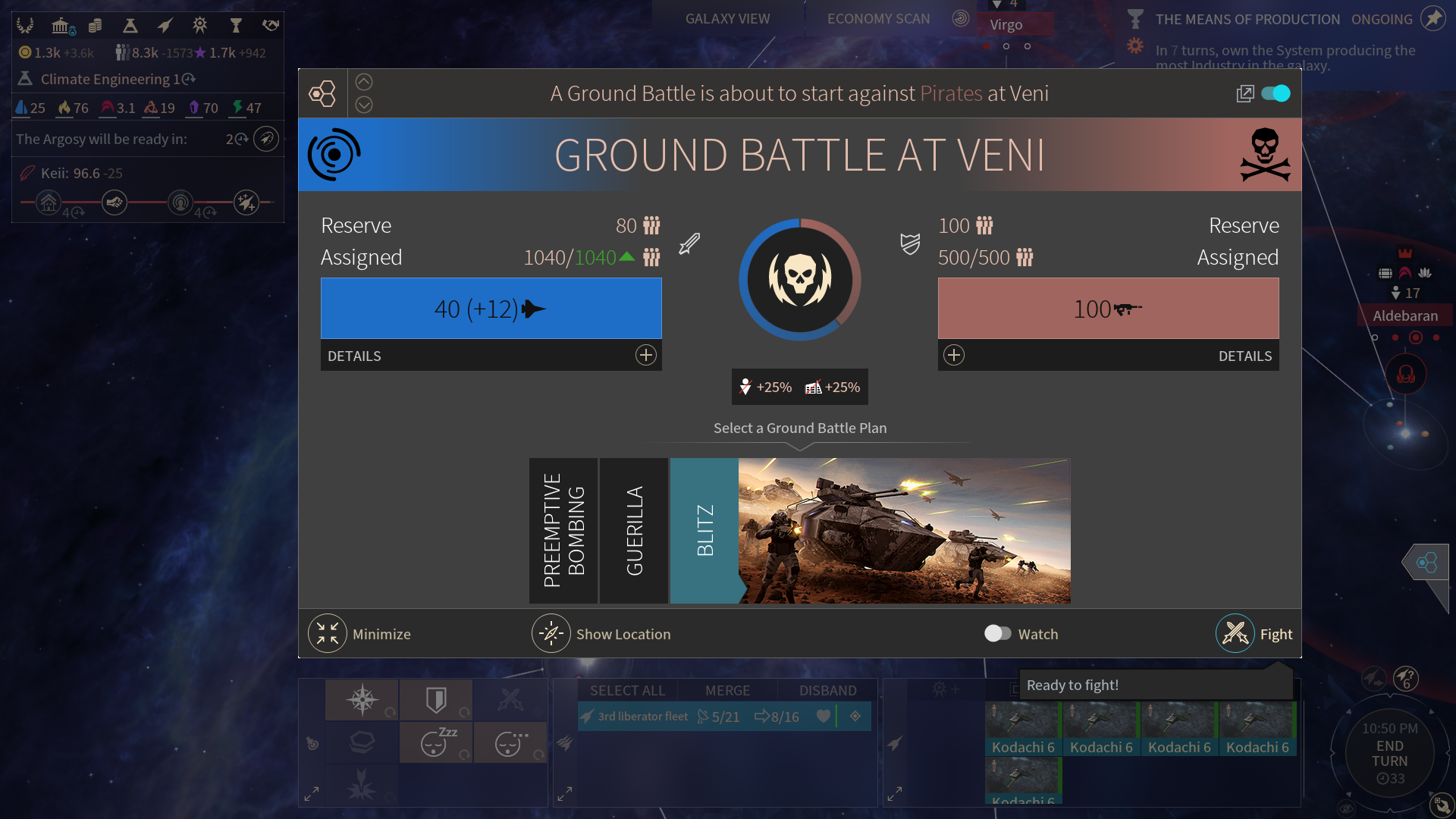
Task: Select the Blitz battle plan
Action: (x=704, y=530)
